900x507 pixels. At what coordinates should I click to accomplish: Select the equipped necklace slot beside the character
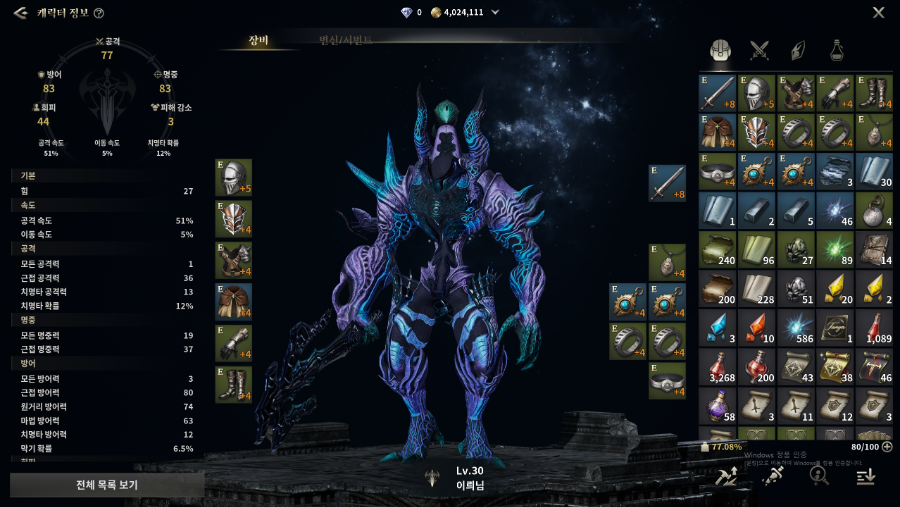click(667, 262)
